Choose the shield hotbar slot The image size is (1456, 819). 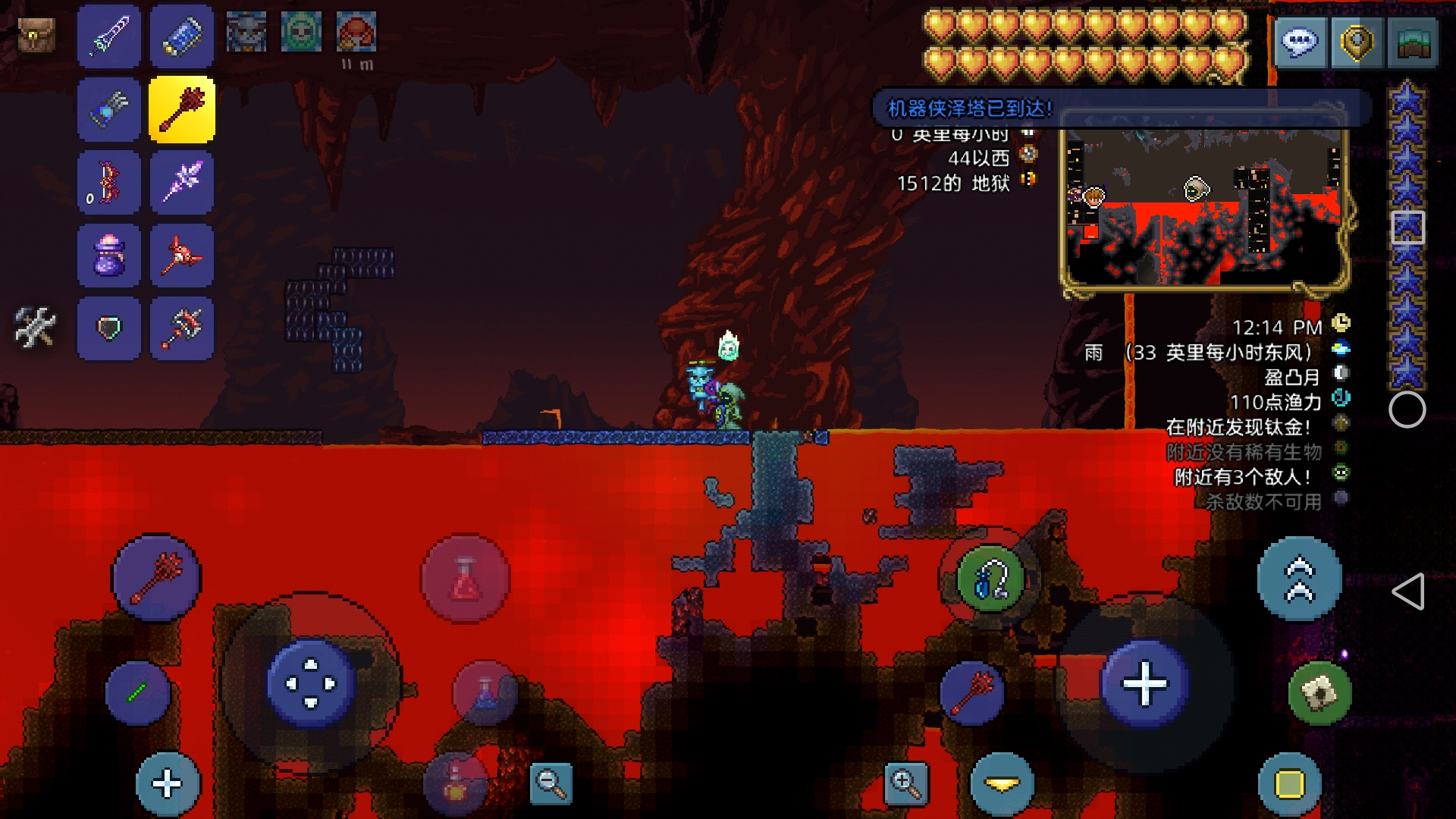109,328
